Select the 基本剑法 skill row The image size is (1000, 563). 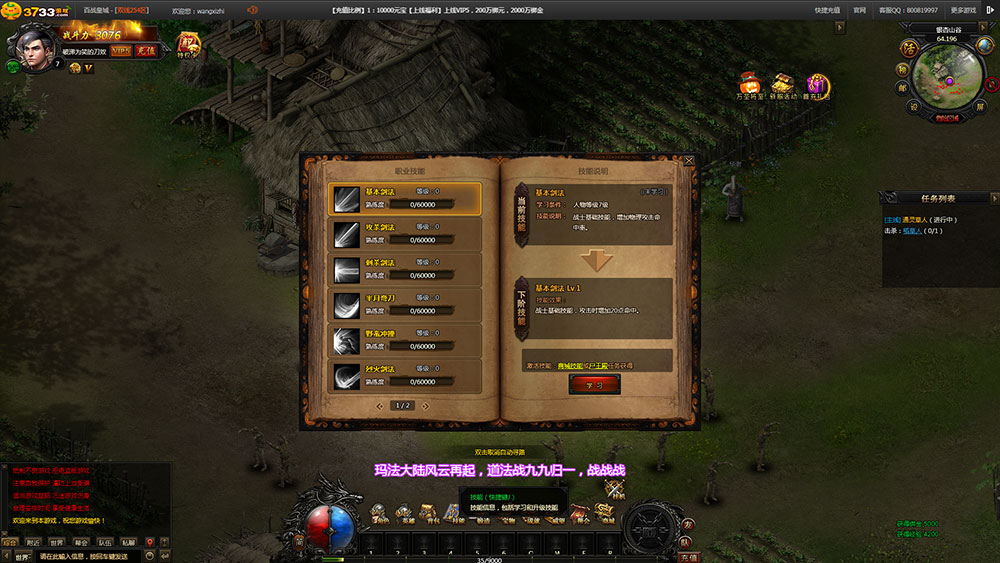coord(405,198)
